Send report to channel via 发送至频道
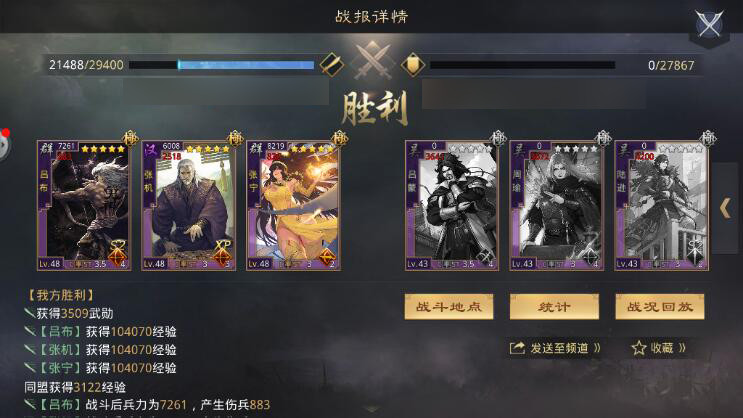 [x=556, y=348]
